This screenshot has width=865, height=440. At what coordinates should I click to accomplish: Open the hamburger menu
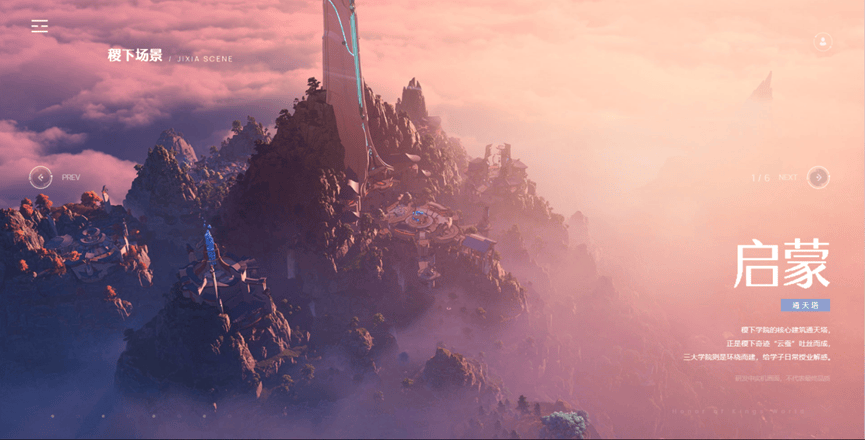point(40,26)
